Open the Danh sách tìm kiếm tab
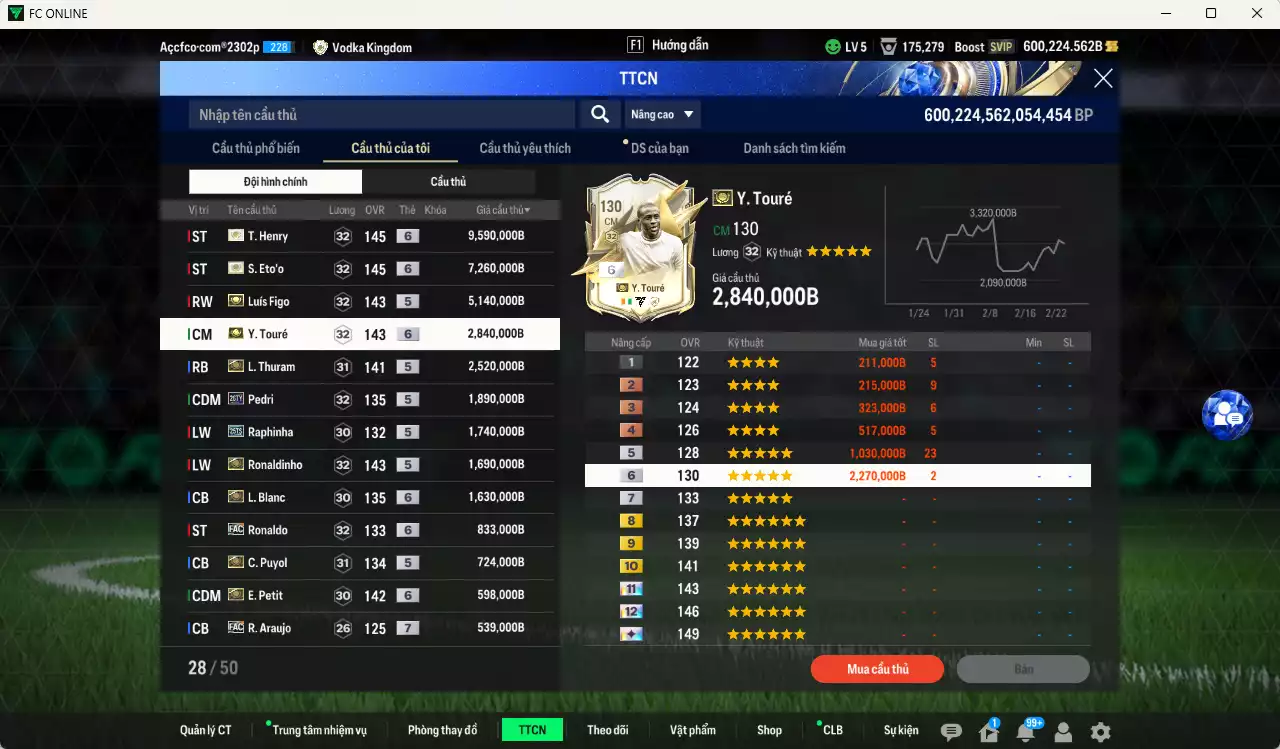 point(796,147)
